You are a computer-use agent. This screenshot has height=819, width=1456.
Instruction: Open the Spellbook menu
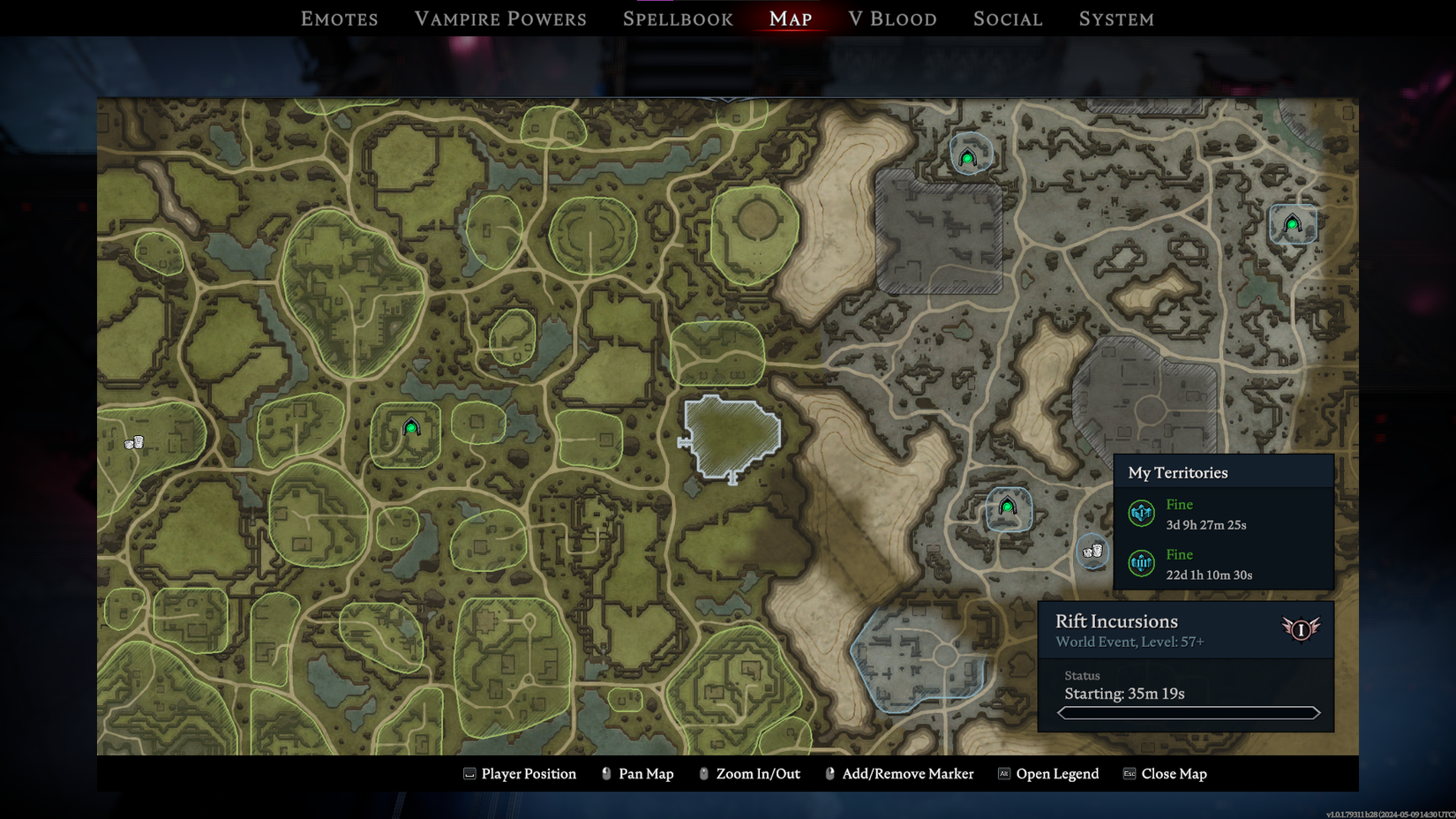point(677,19)
